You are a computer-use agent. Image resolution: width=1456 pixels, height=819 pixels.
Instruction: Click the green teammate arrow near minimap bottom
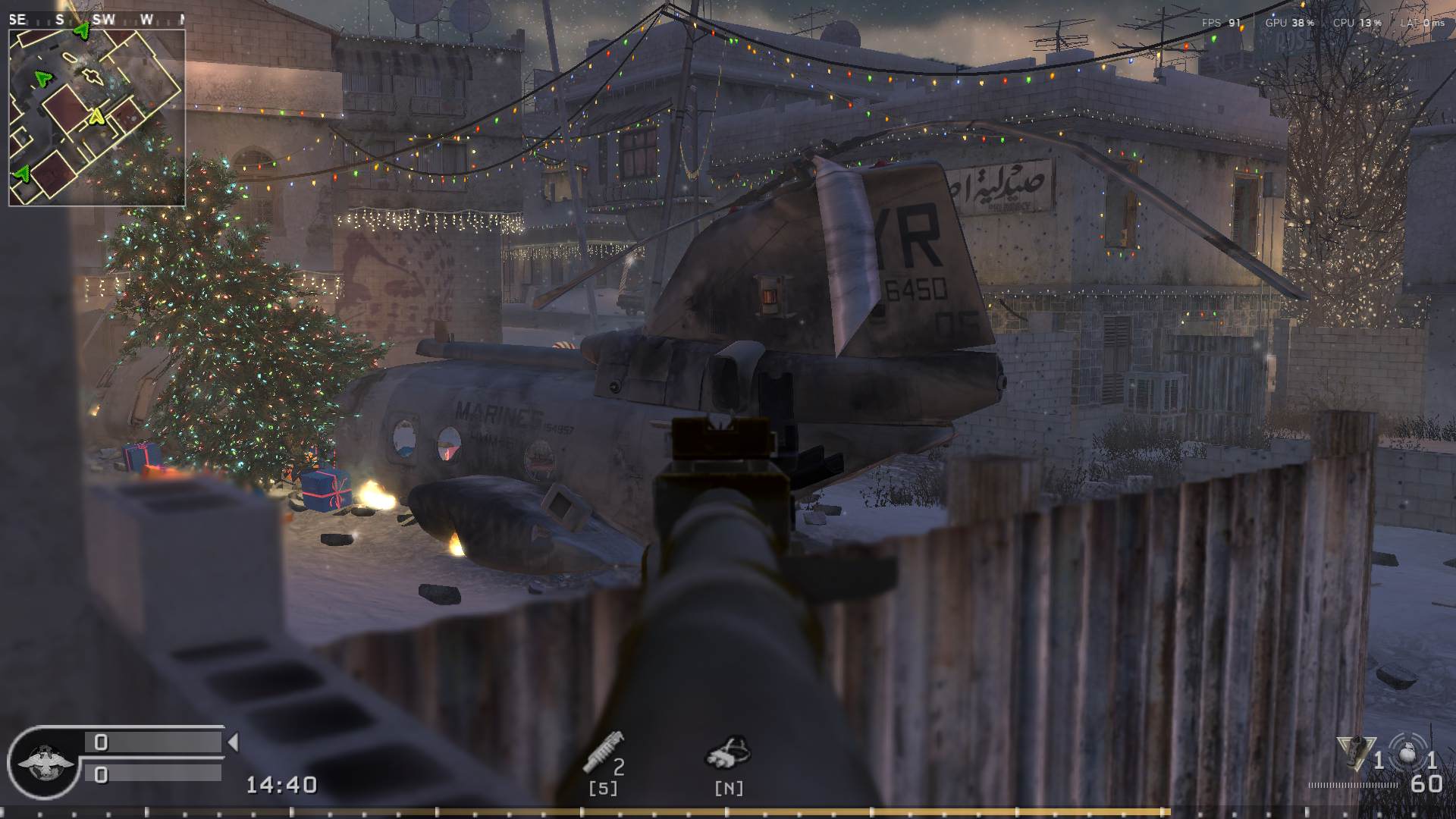pos(22,174)
